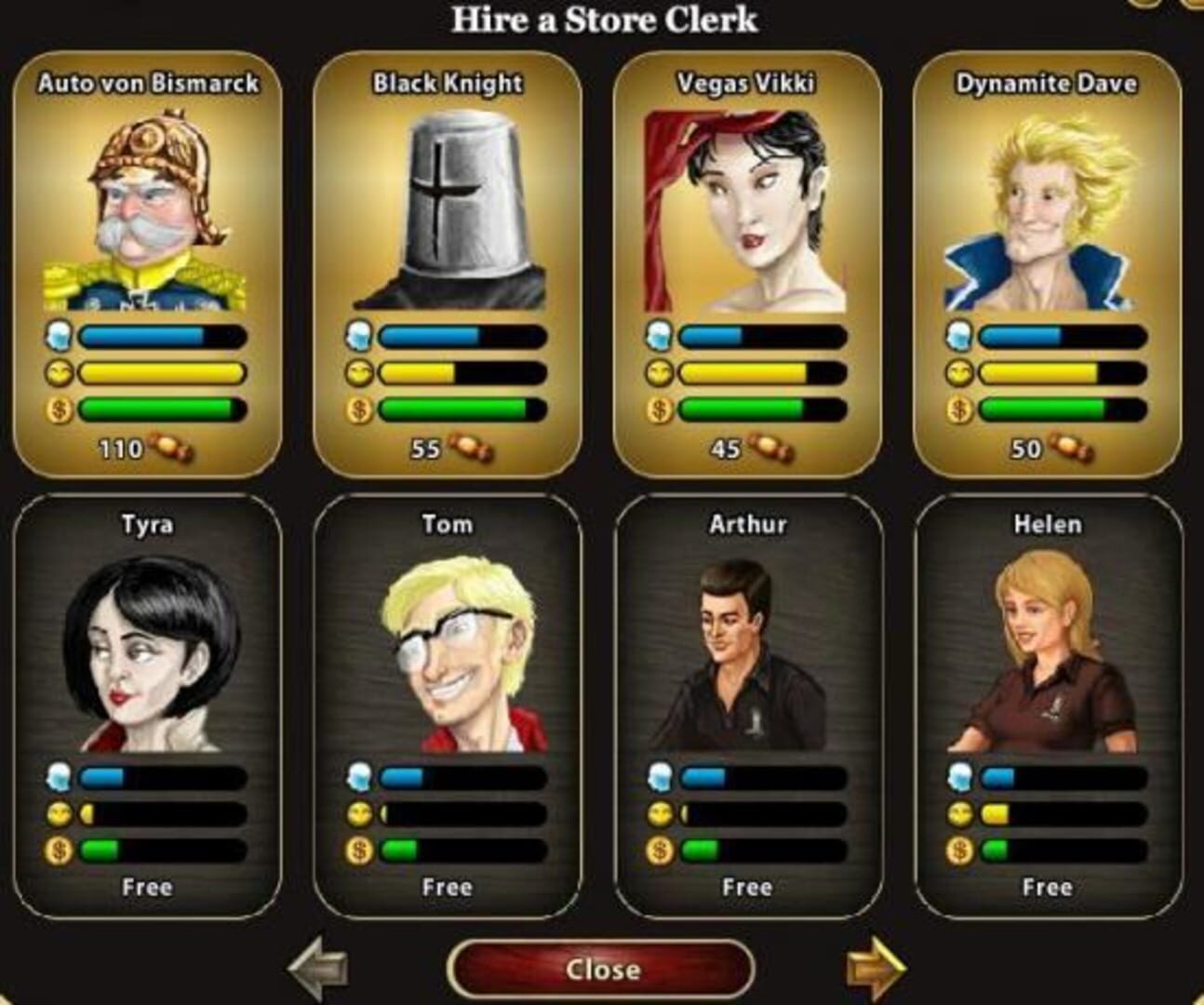The image size is (1204, 1005).
Task: Go to previous page with left arrow
Action: [319, 970]
